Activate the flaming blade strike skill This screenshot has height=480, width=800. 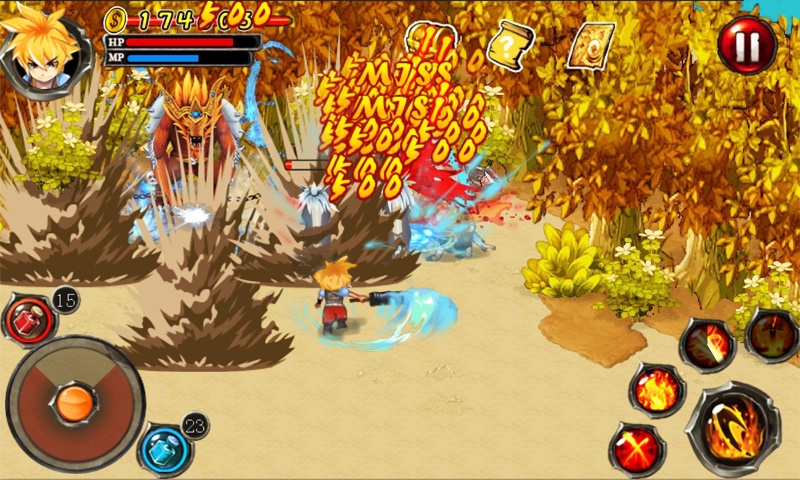click(707, 346)
